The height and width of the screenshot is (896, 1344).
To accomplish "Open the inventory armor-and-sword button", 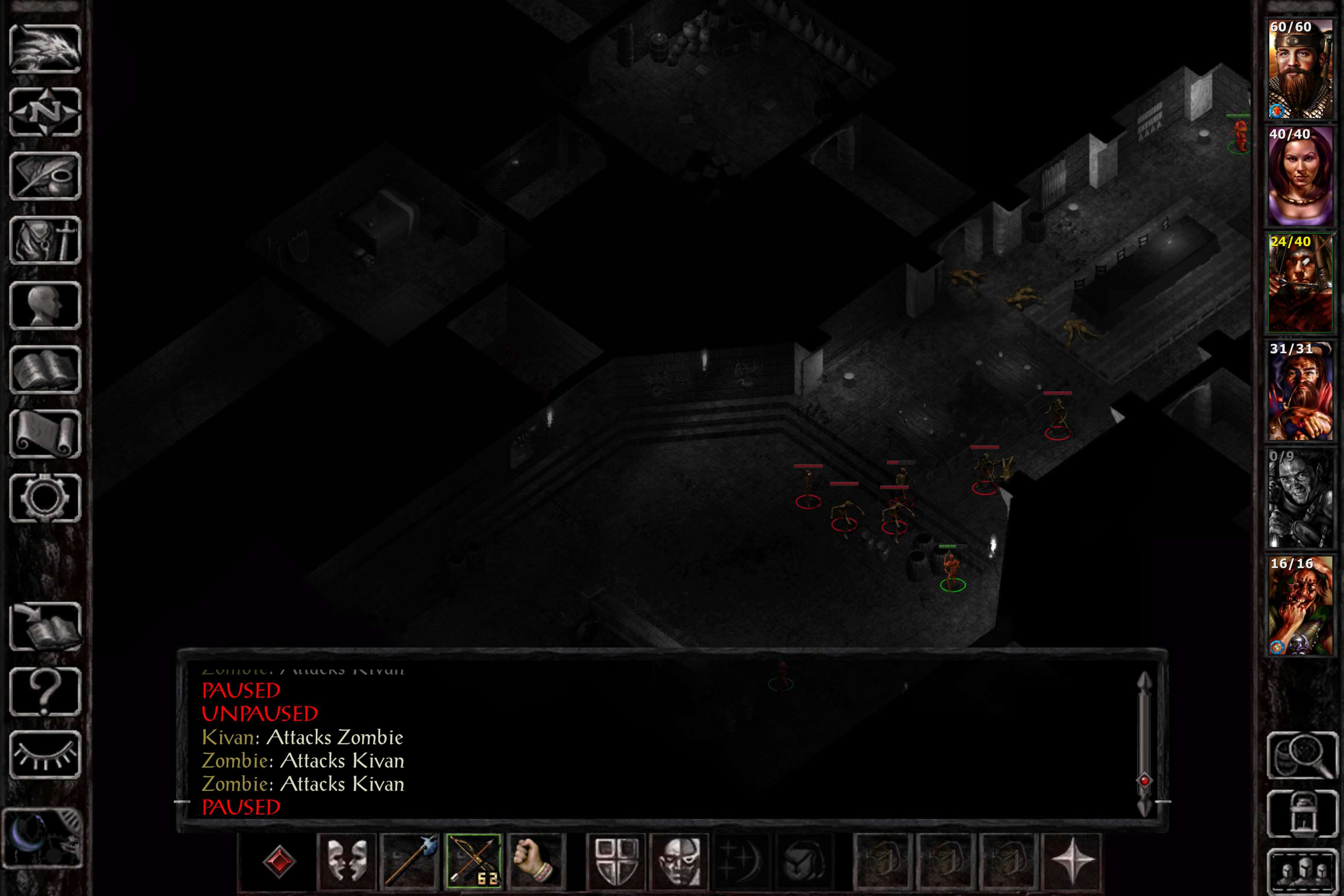I will click(45, 240).
